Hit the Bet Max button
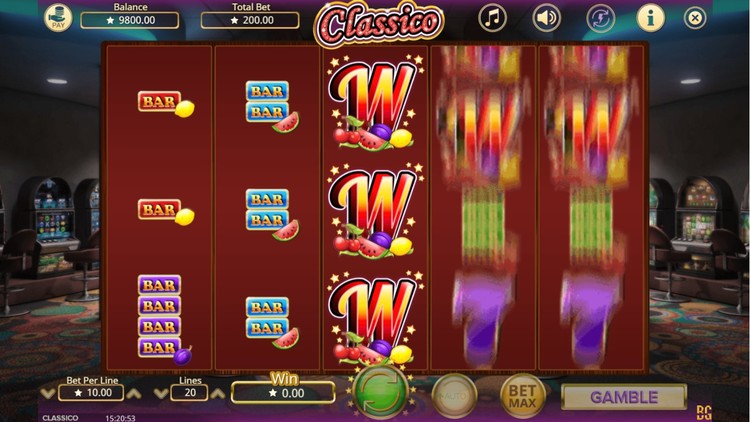The height and width of the screenshot is (422, 750). 523,396
